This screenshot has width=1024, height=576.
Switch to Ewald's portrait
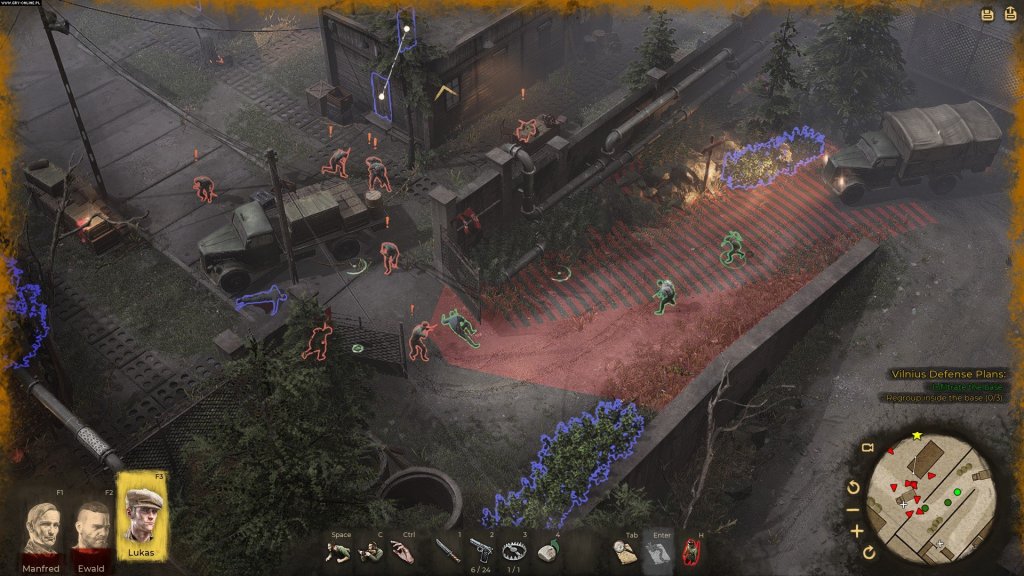pyautogui.click(x=92, y=529)
